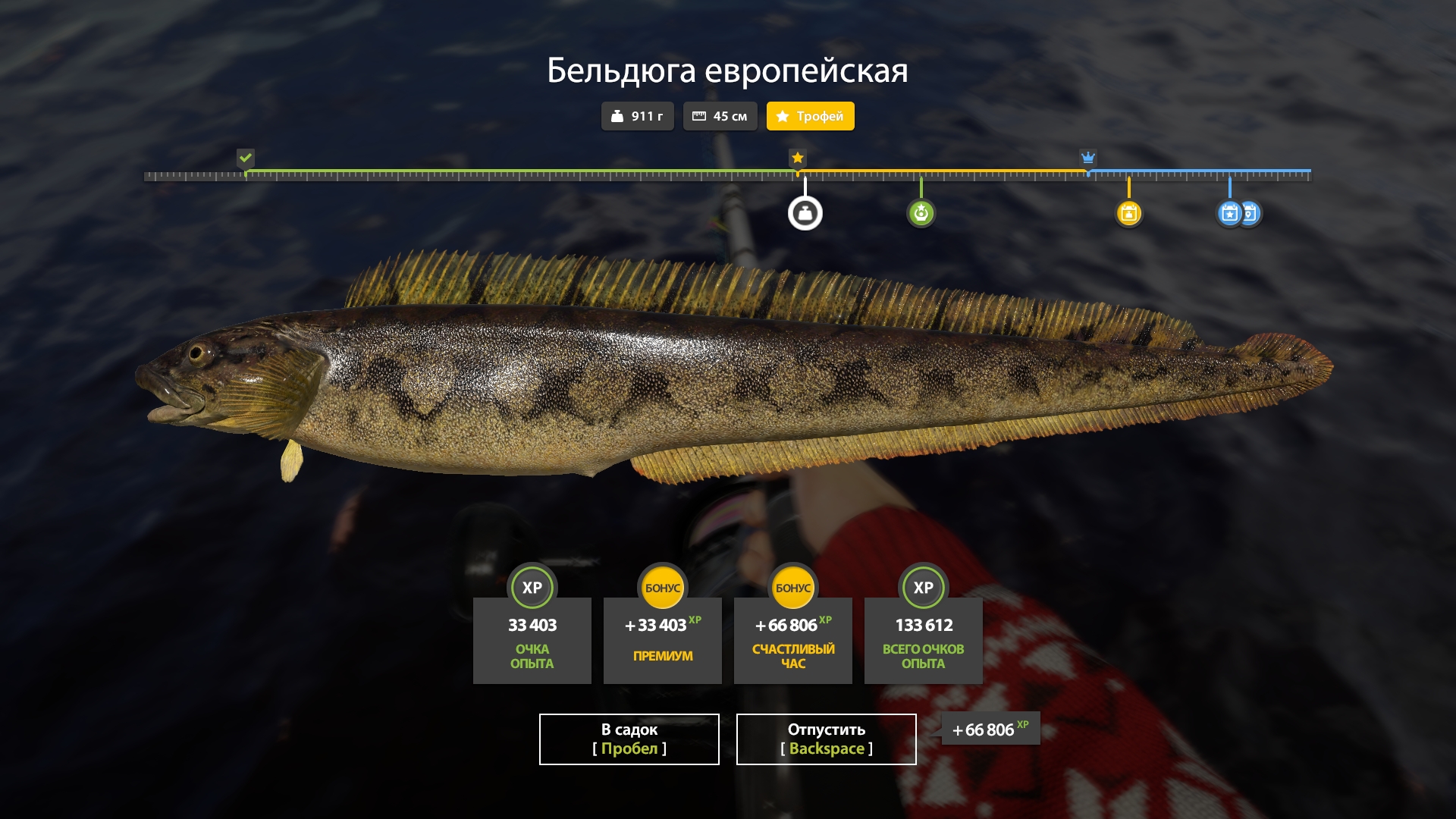This screenshot has height=819, width=1456.
Task: Click the white weight marker icon
Action: [806, 212]
